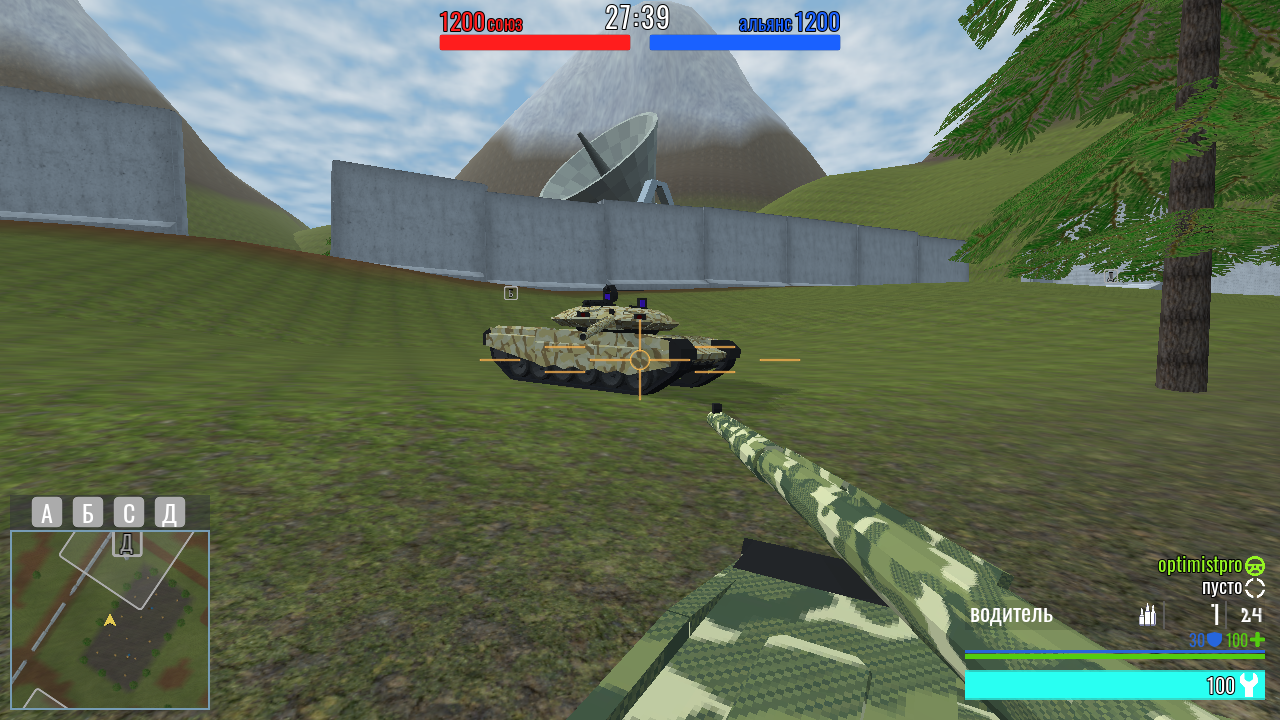Viewport: 1280px width, 720px height.
Task: Click the водитель role label
Action: click(x=1012, y=615)
